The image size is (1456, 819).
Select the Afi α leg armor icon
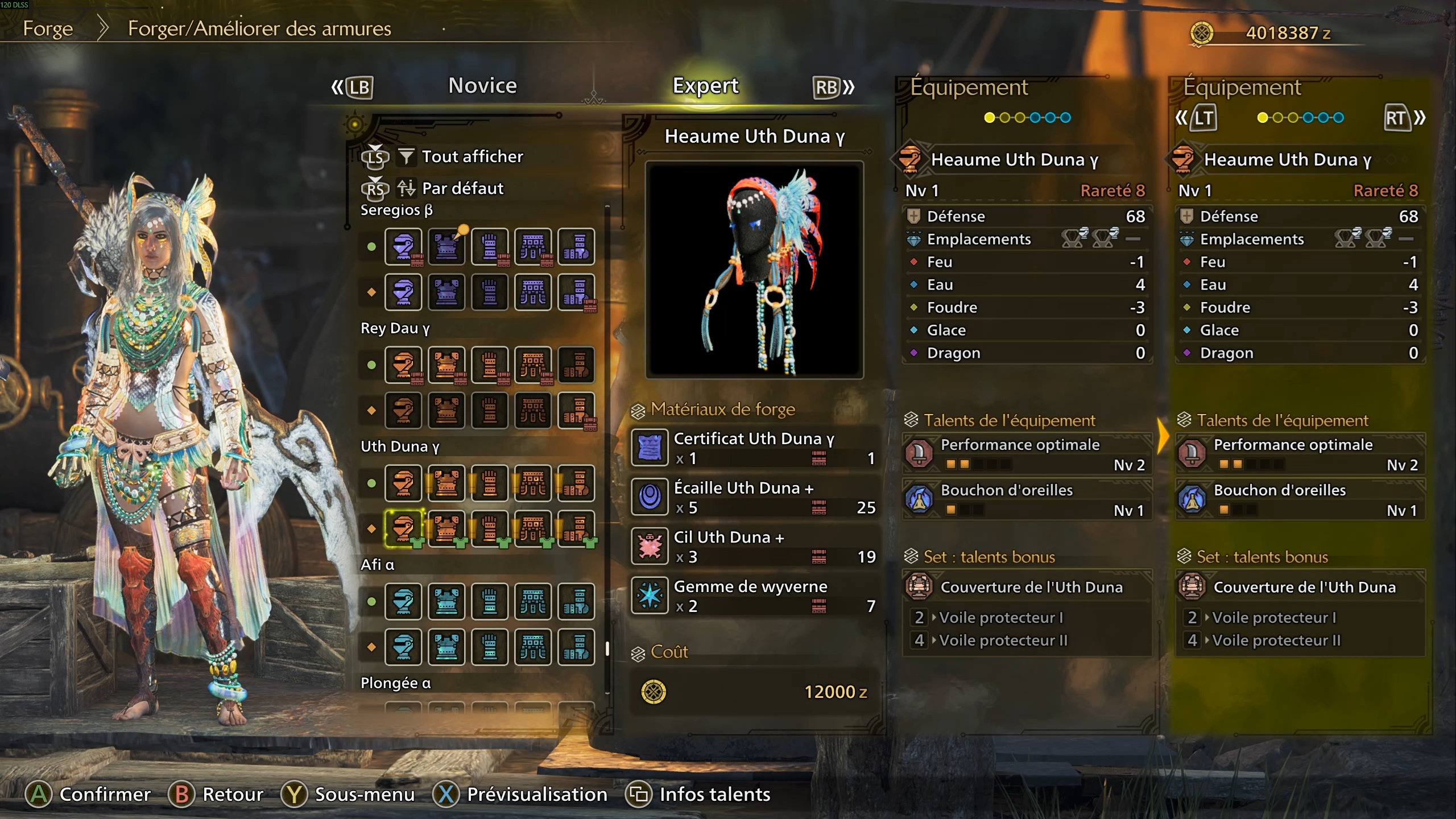pyautogui.click(x=576, y=602)
